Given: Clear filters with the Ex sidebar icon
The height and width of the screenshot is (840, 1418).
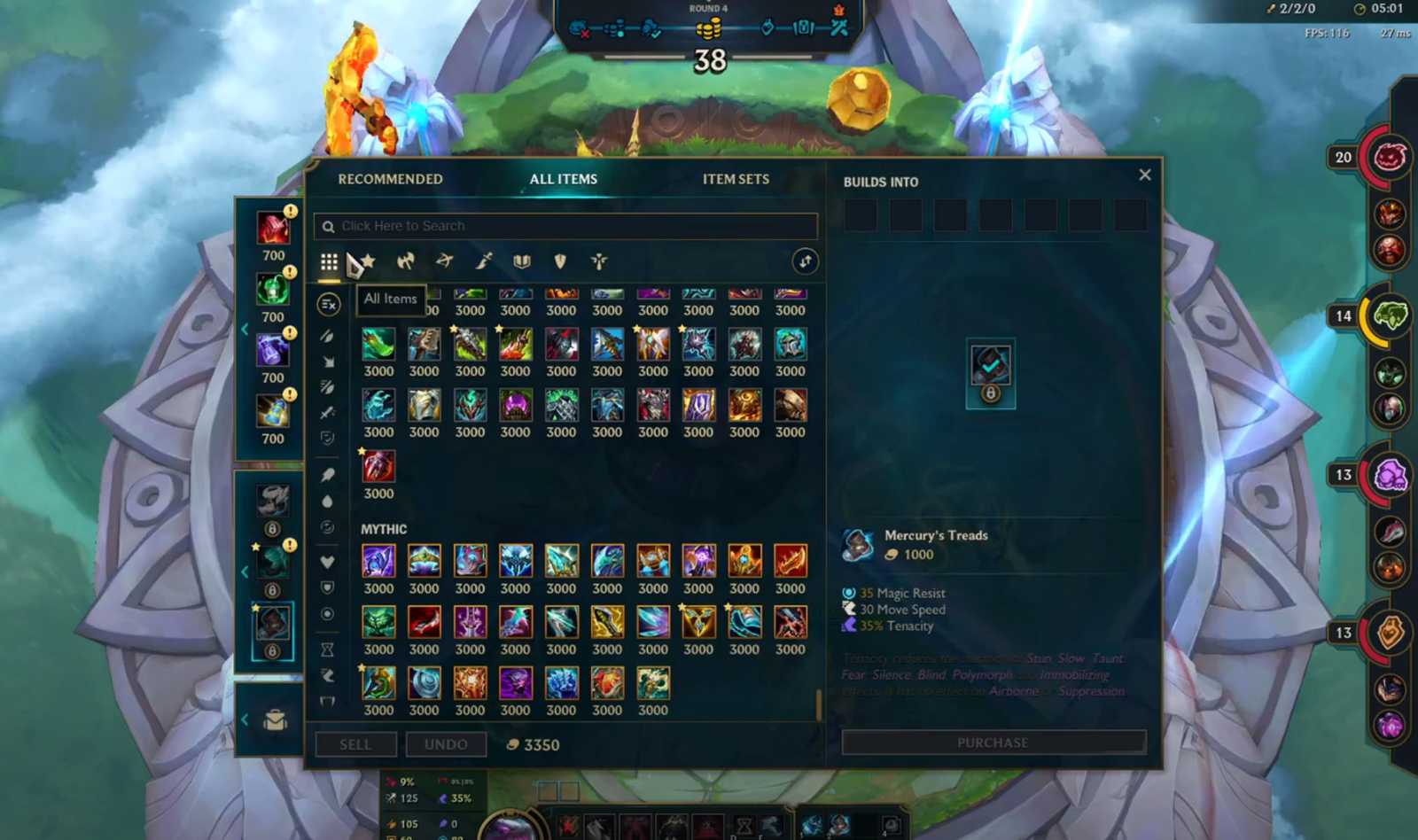Looking at the screenshot, I should pyautogui.click(x=327, y=305).
